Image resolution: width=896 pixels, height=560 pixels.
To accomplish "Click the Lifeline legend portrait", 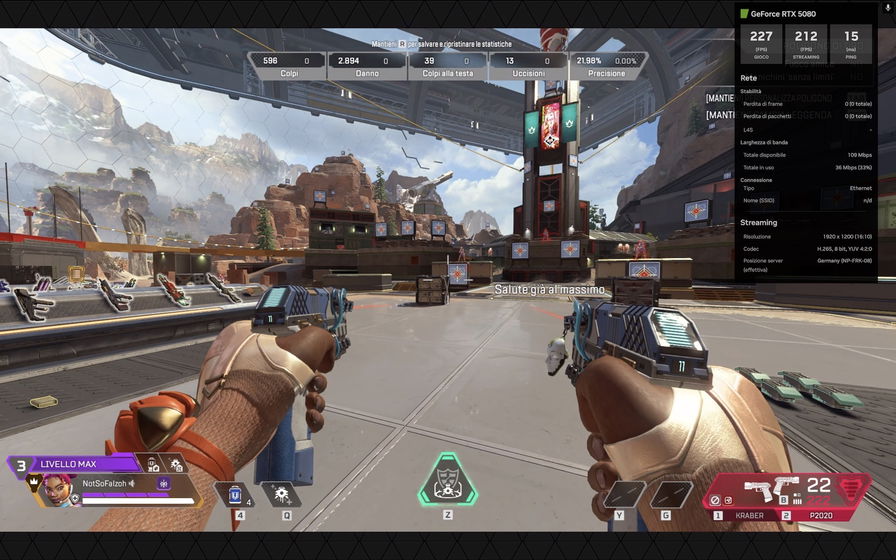I will [56, 489].
